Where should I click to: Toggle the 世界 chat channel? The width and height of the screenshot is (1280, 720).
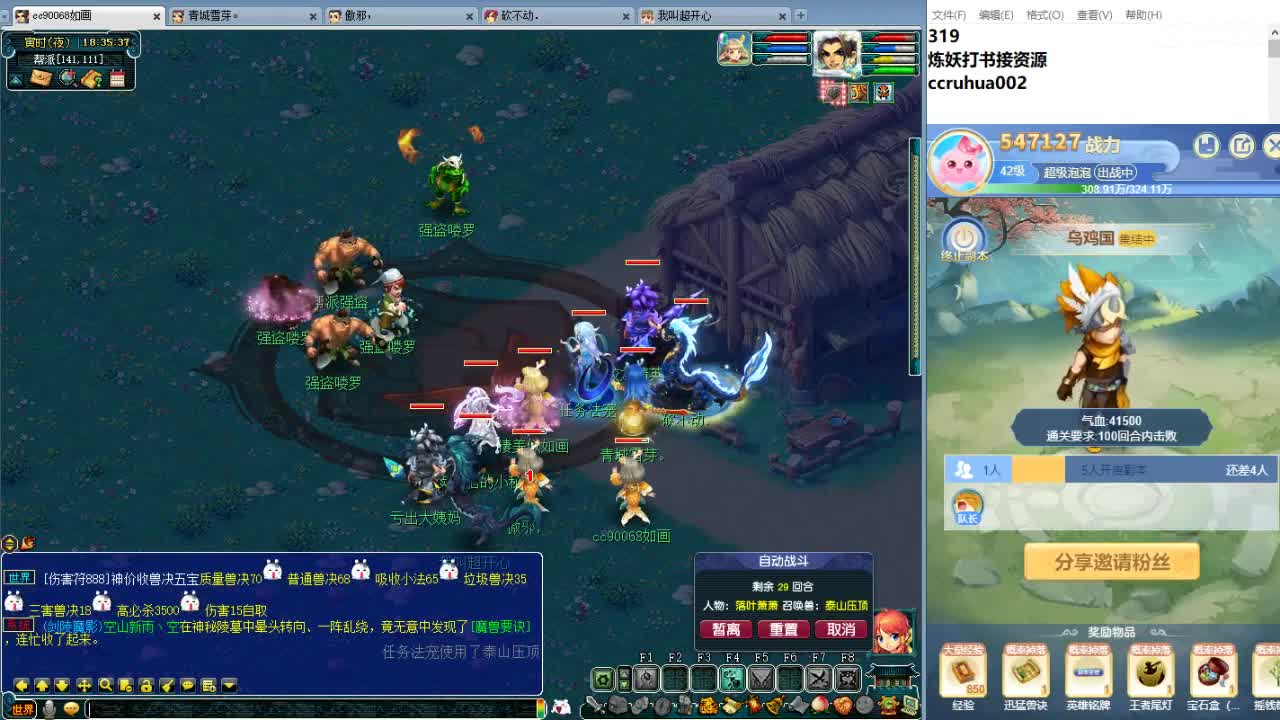coord(21,709)
